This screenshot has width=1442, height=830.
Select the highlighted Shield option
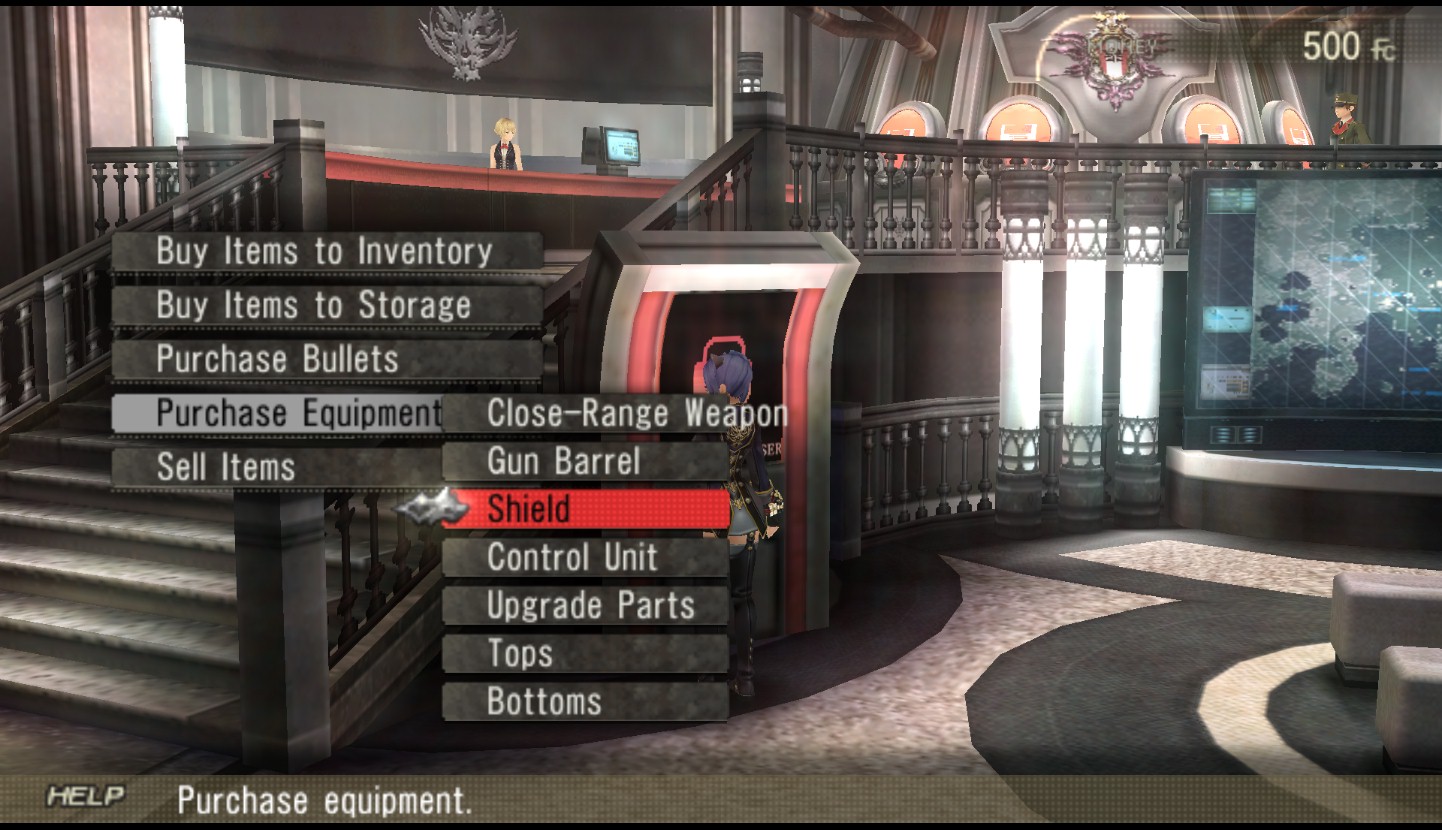585,509
